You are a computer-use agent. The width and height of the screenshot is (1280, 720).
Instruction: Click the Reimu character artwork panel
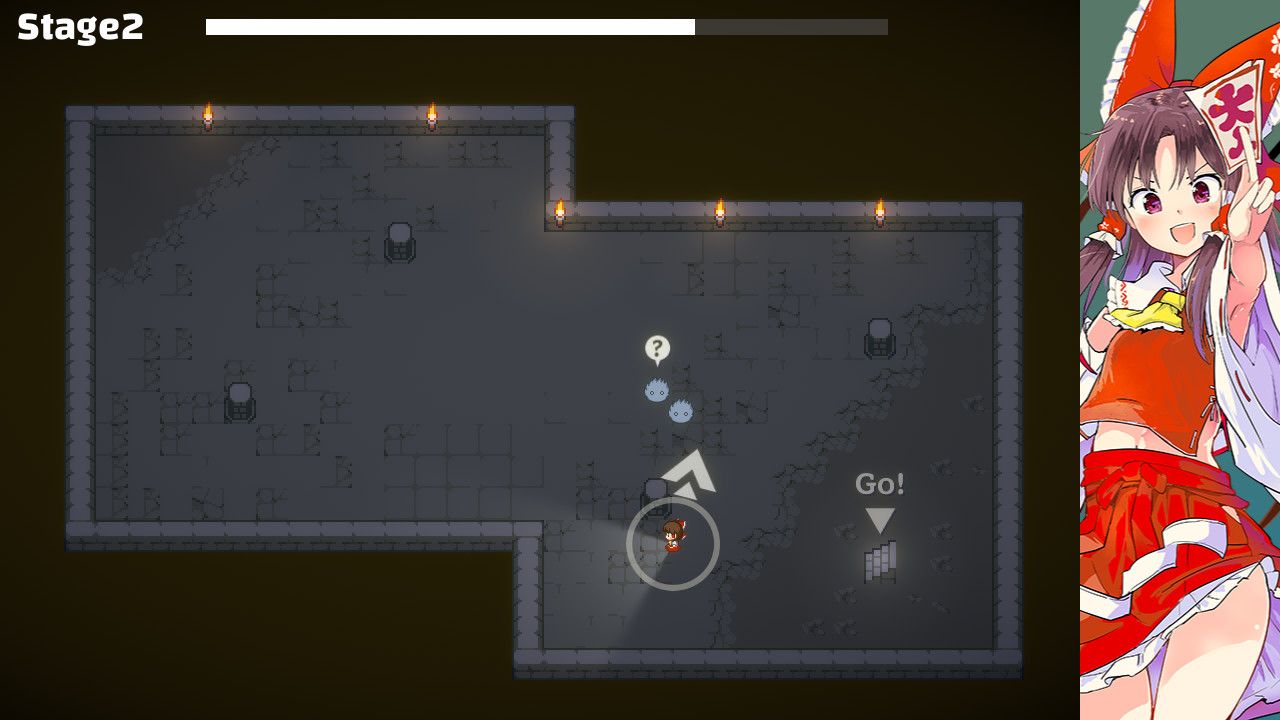[1180, 360]
